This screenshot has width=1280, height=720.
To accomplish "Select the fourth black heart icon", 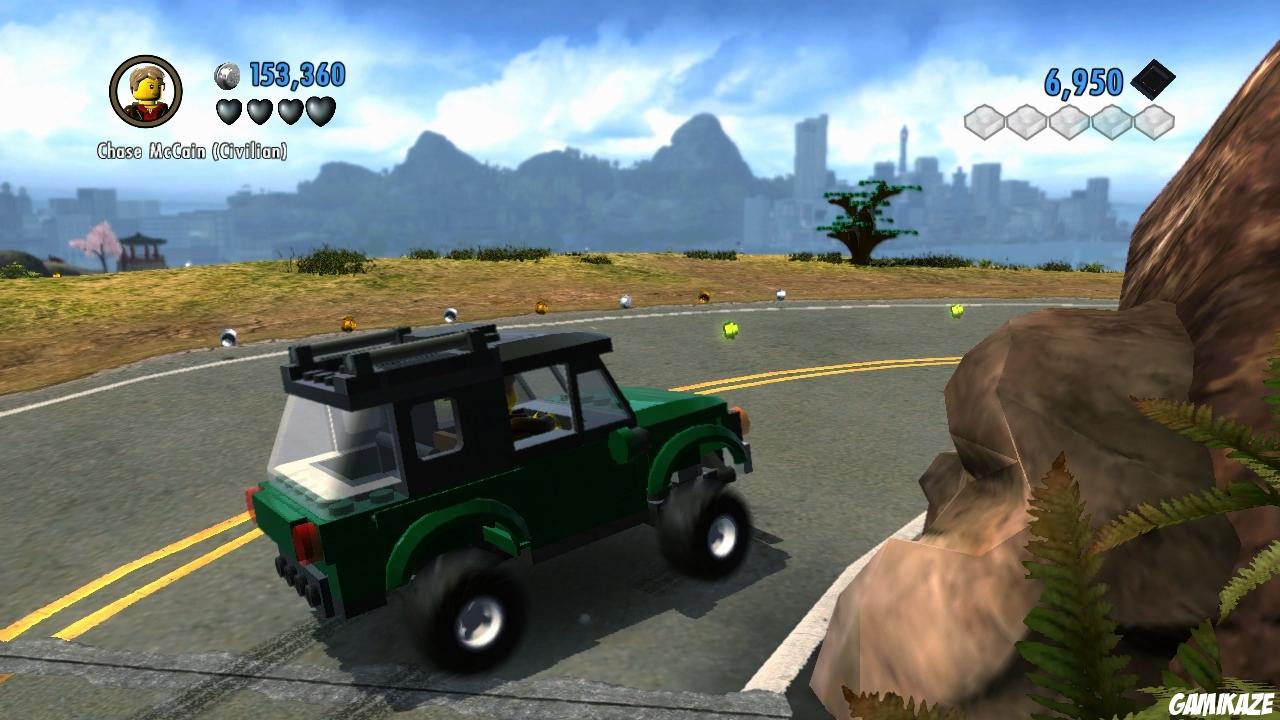I will [x=320, y=111].
